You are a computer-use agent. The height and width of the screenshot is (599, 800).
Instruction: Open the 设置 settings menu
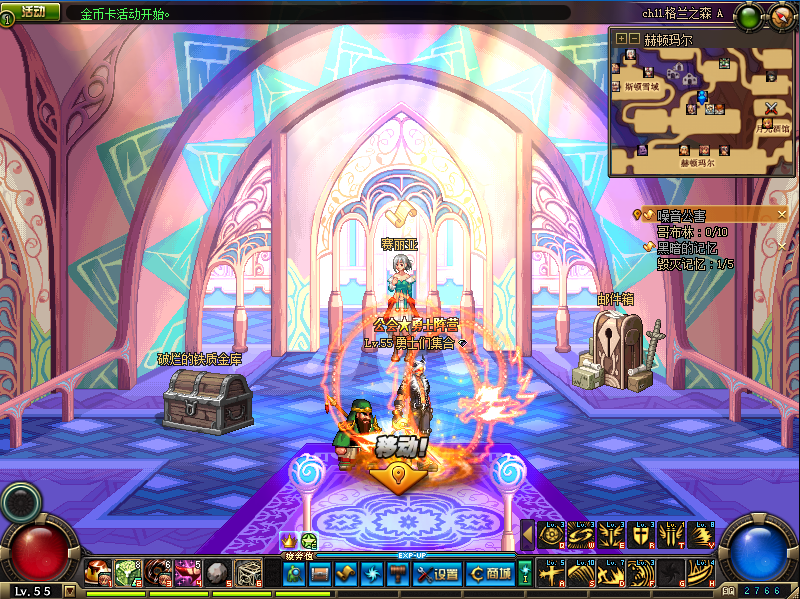(x=437, y=574)
